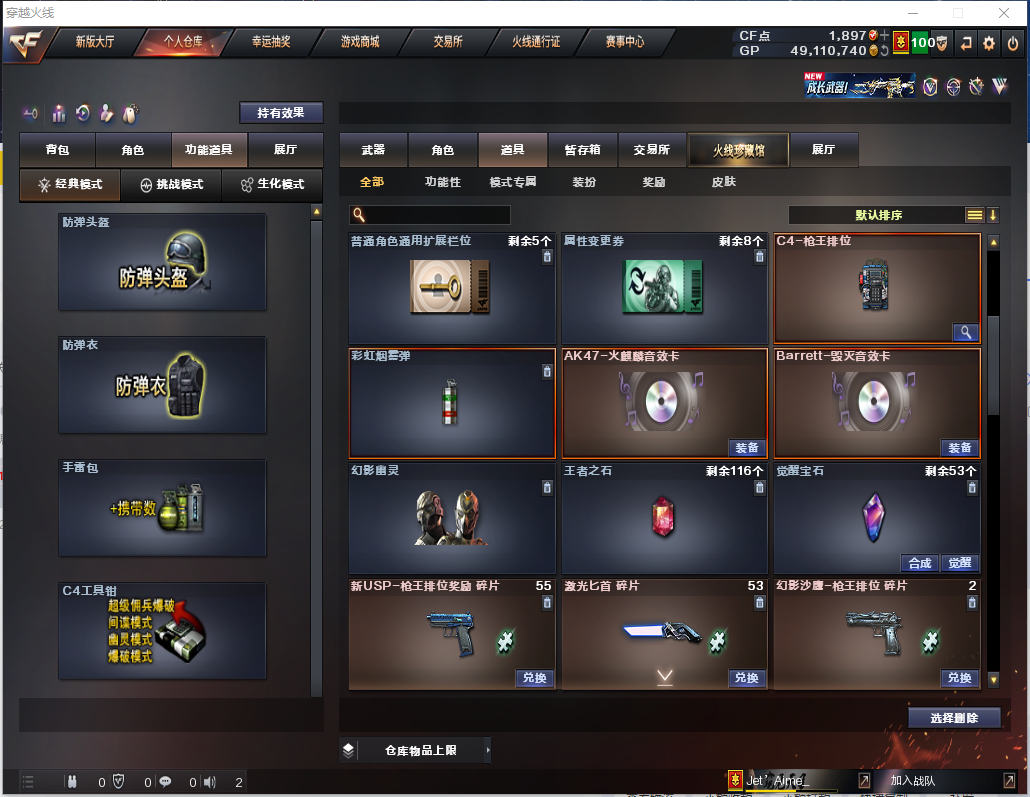Click the 选择删除 button
This screenshot has height=797, width=1030.
point(954,718)
